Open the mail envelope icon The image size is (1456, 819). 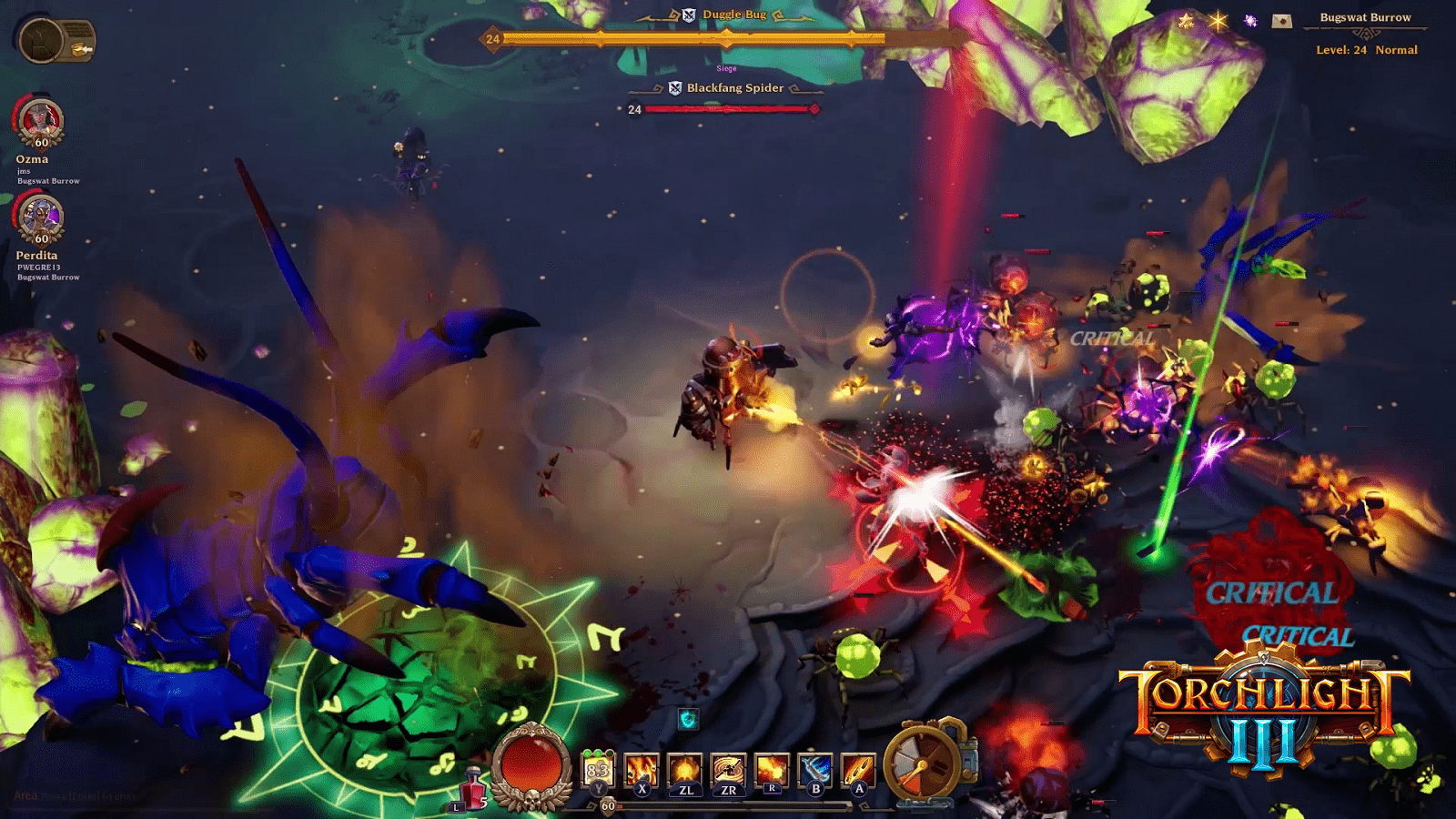(1281, 21)
